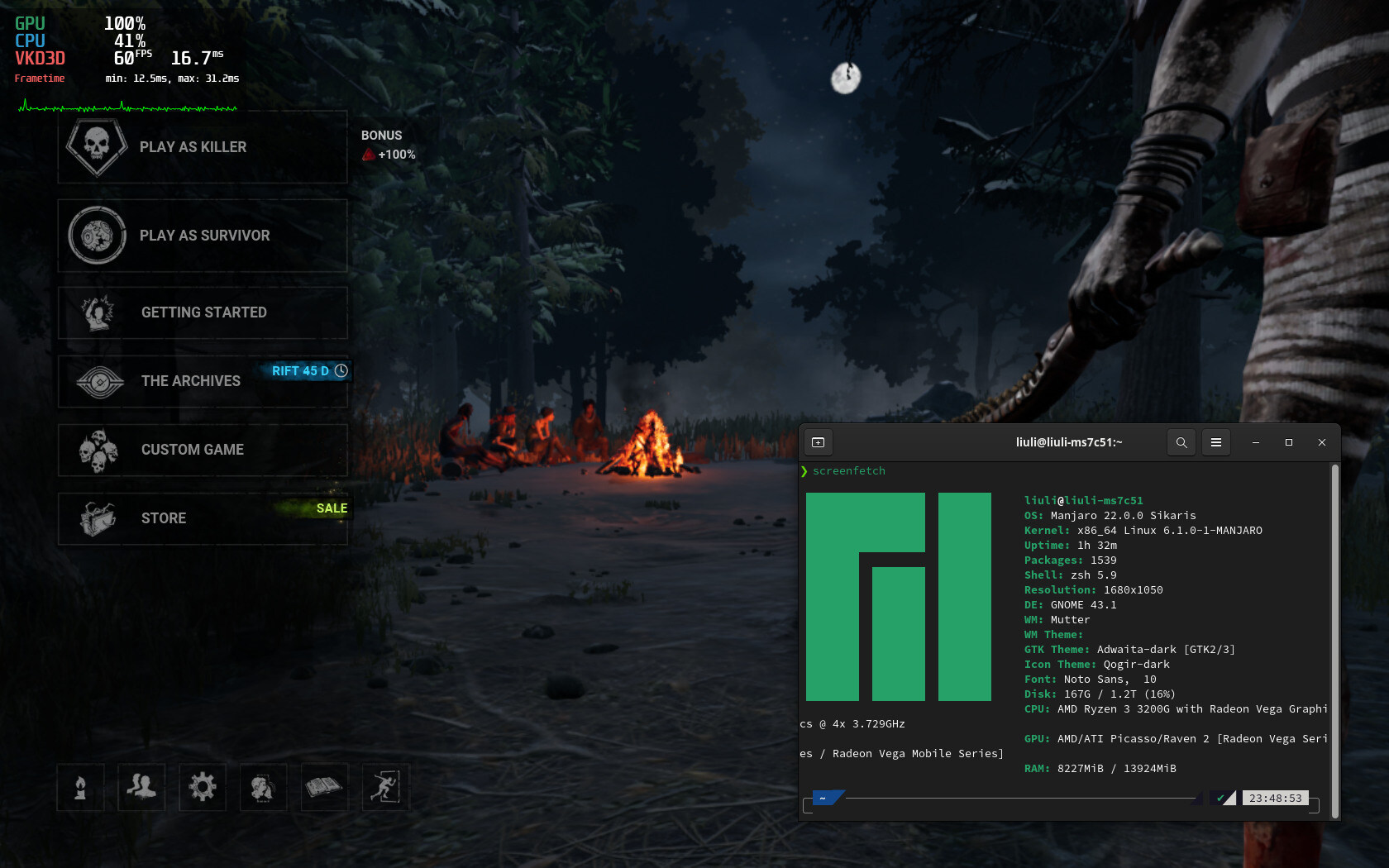The width and height of the screenshot is (1389, 868).
Task: Click the Rift countdown clock icon
Action: click(341, 371)
